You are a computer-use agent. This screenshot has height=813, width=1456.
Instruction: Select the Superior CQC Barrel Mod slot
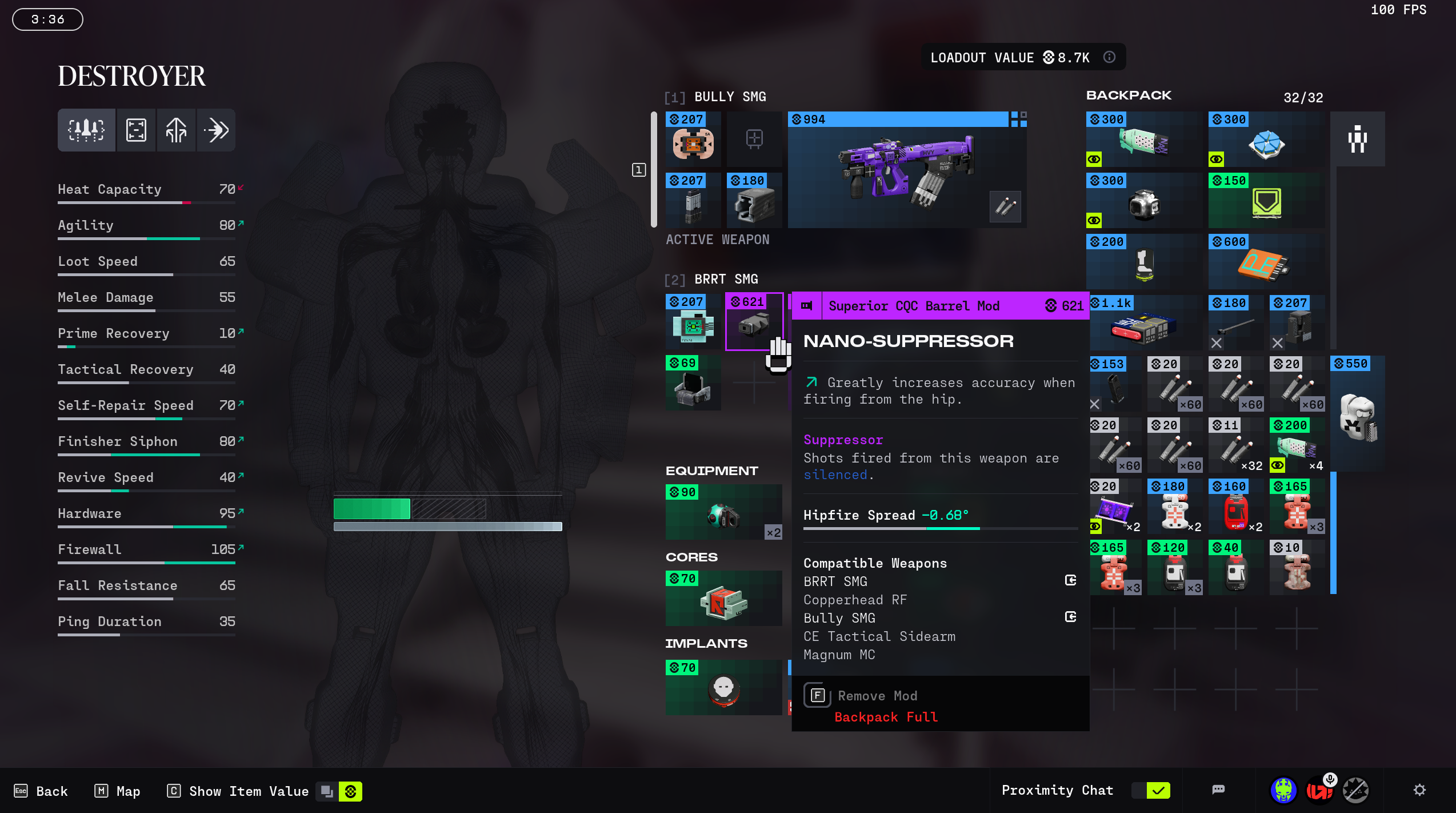tap(754, 321)
